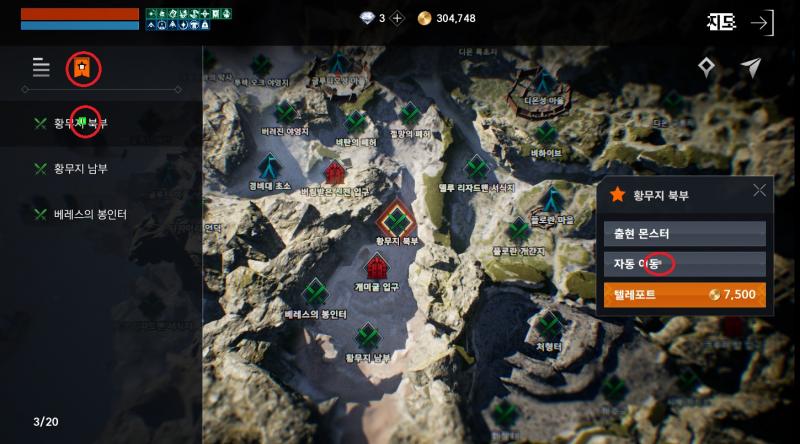Add diamonds with the plus button

[x=397, y=18]
